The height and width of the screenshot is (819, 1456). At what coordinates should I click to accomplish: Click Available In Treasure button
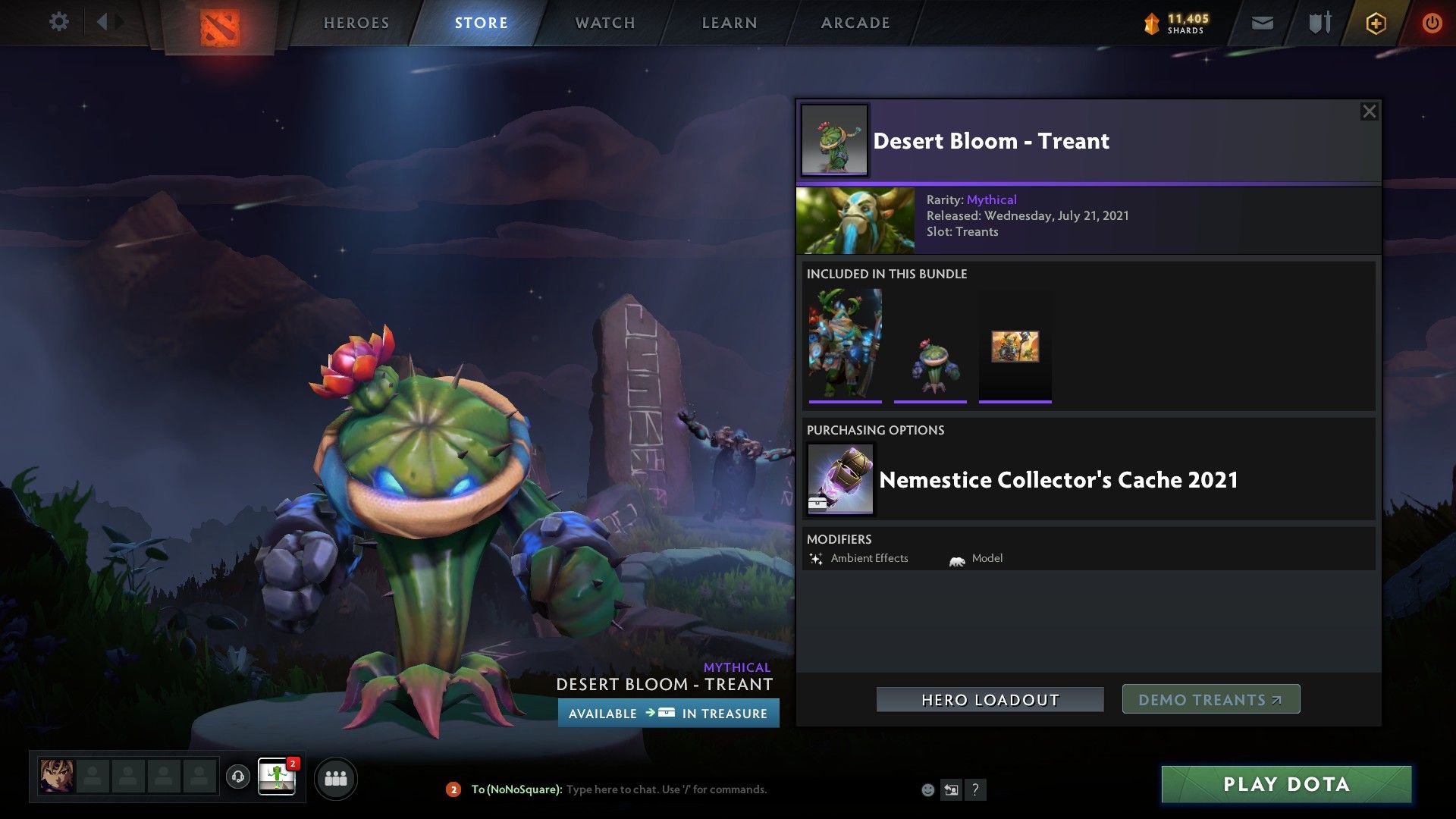pos(668,714)
